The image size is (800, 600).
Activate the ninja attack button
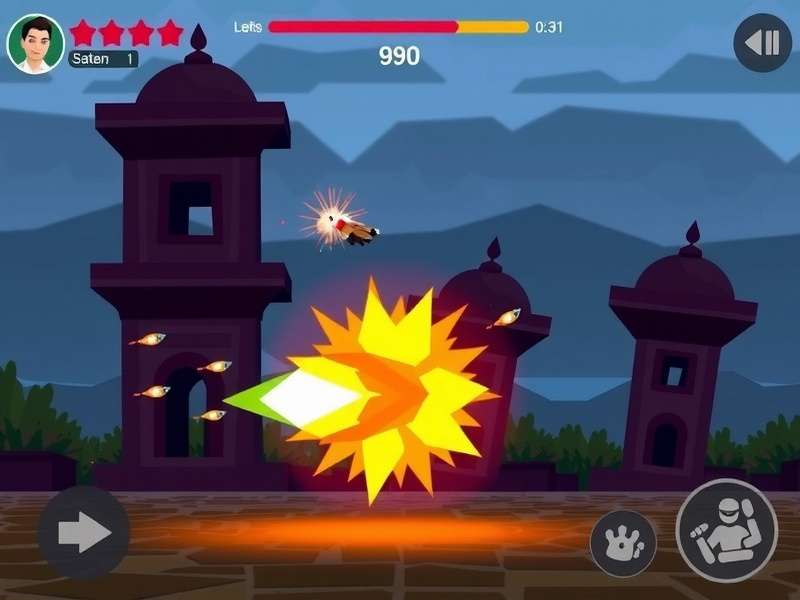(726, 530)
